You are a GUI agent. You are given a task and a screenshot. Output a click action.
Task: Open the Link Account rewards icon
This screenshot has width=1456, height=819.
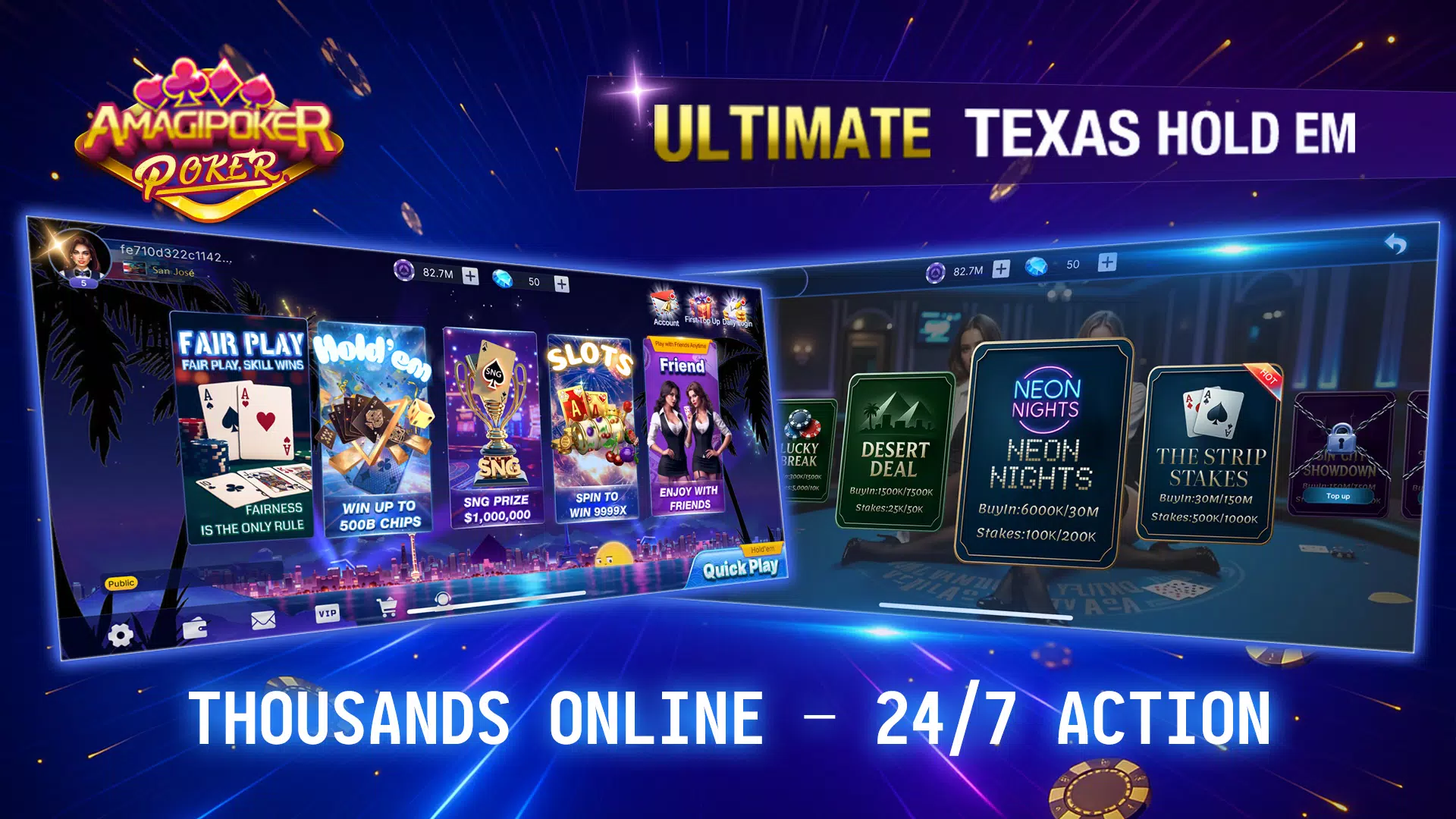click(x=661, y=303)
